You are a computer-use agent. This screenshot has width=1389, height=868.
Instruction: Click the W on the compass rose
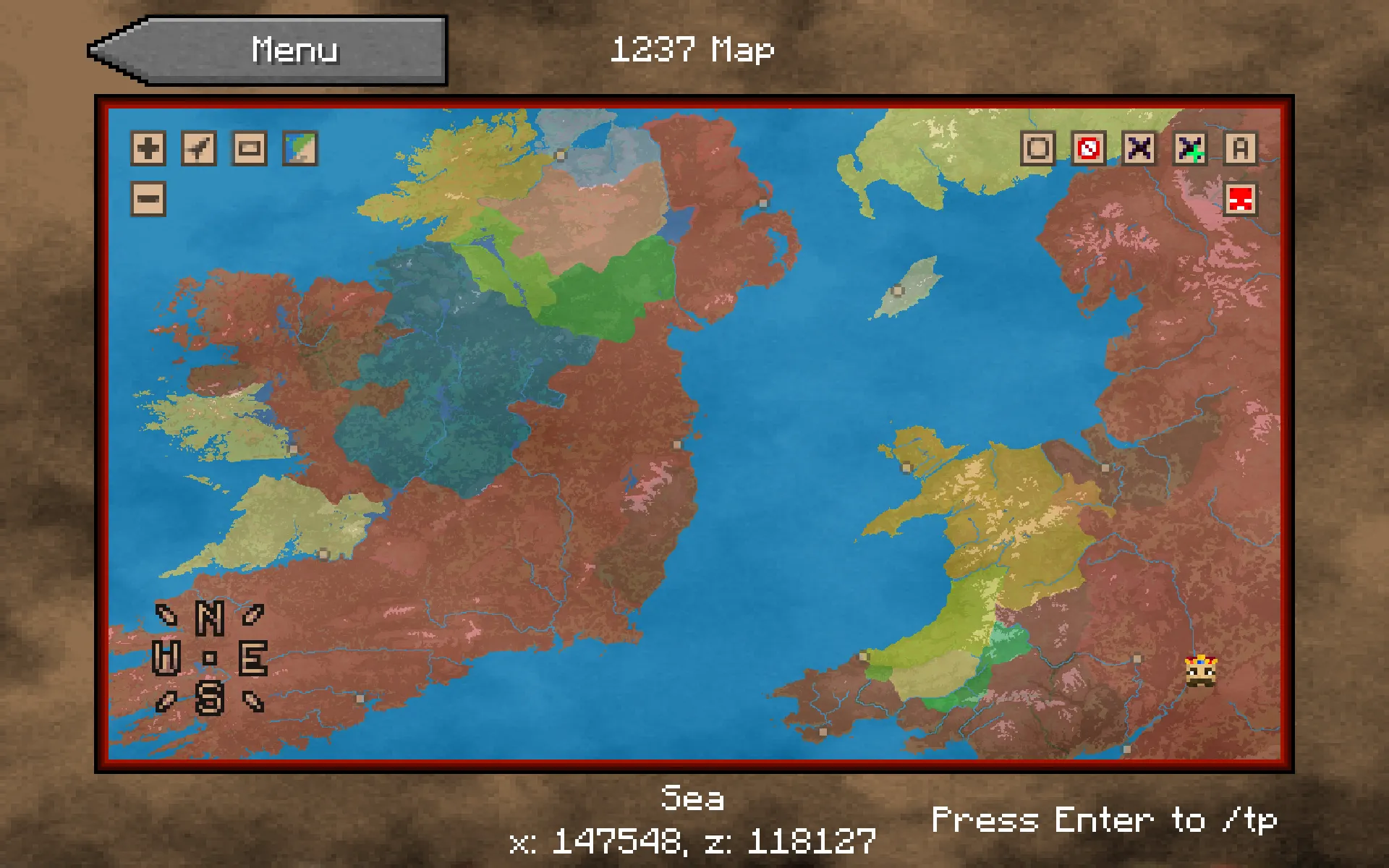coord(166,658)
